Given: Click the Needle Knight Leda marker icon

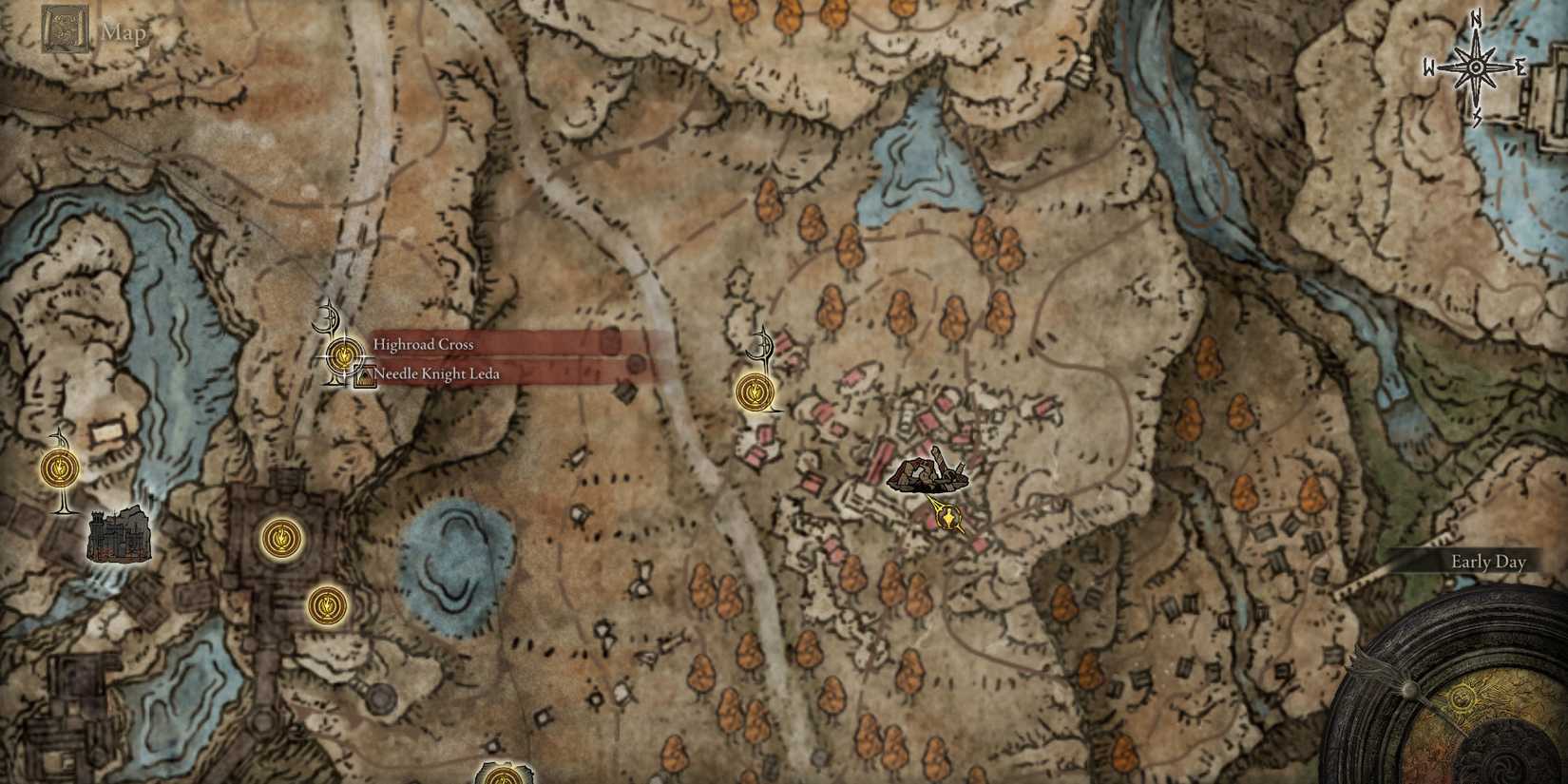Looking at the screenshot, I should 364,374.
